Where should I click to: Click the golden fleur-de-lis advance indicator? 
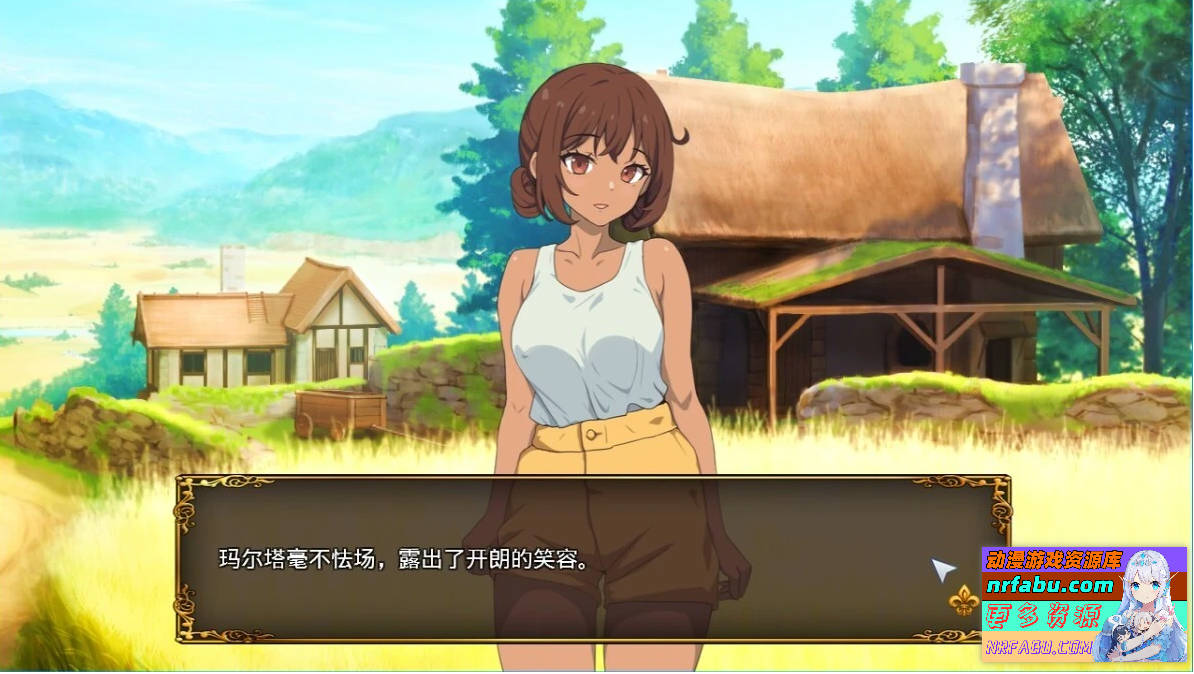click(x=963, y=599)
